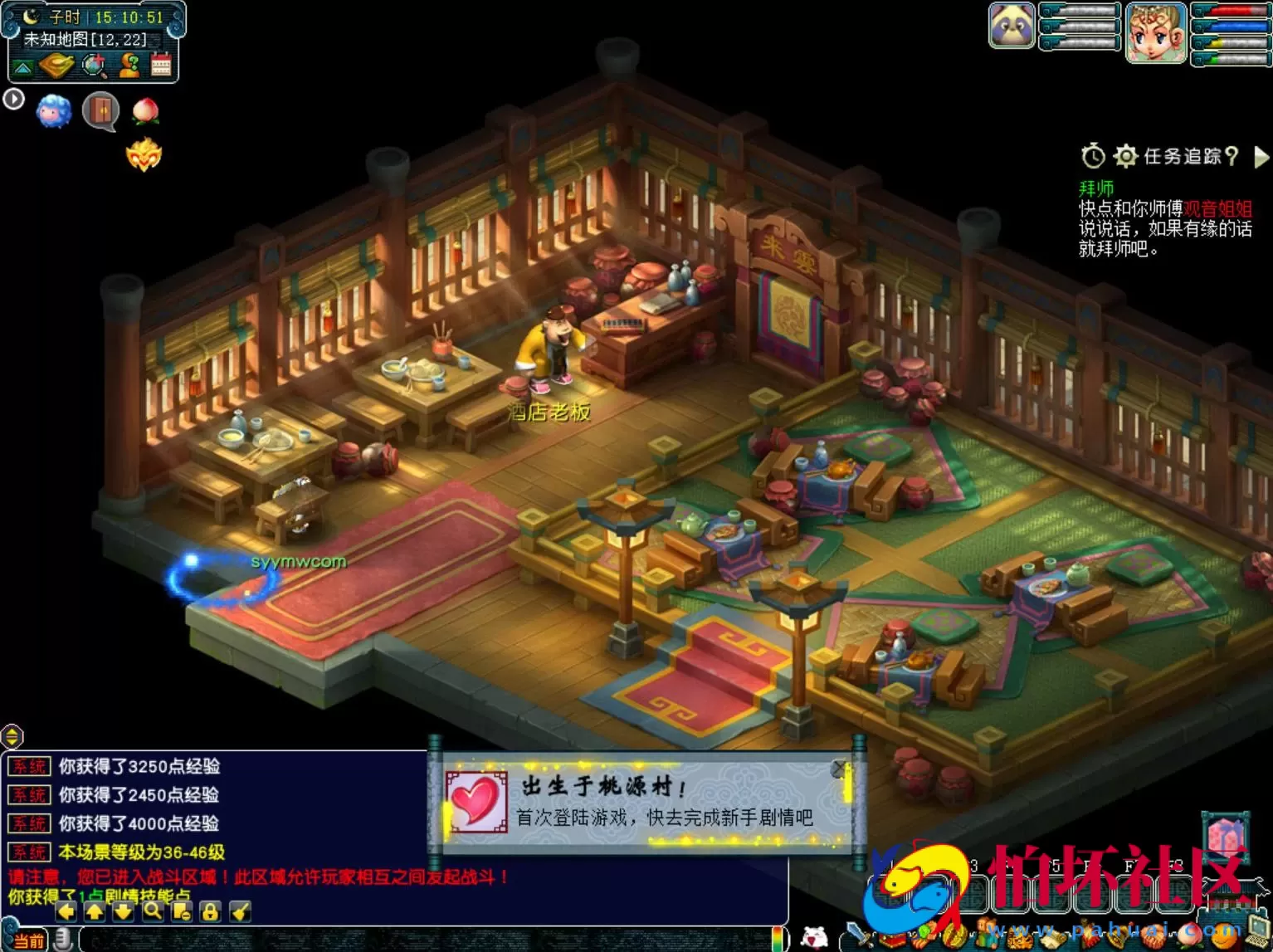Collapse the task tracker with its right arrow
Screen dimensions: 1273x952
1262,158
